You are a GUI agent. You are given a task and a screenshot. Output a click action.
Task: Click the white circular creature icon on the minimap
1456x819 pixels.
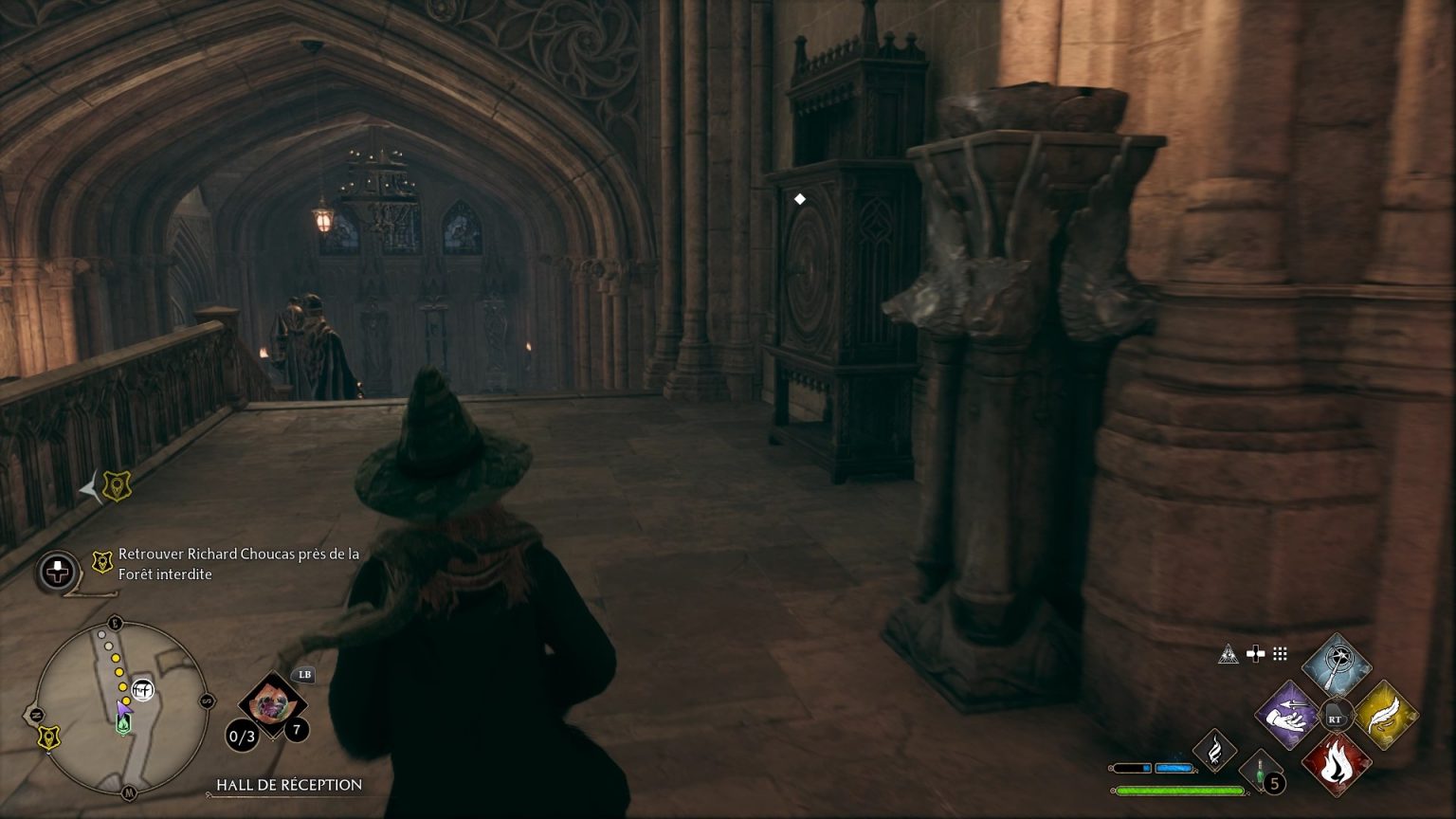(x=142, y=689)
